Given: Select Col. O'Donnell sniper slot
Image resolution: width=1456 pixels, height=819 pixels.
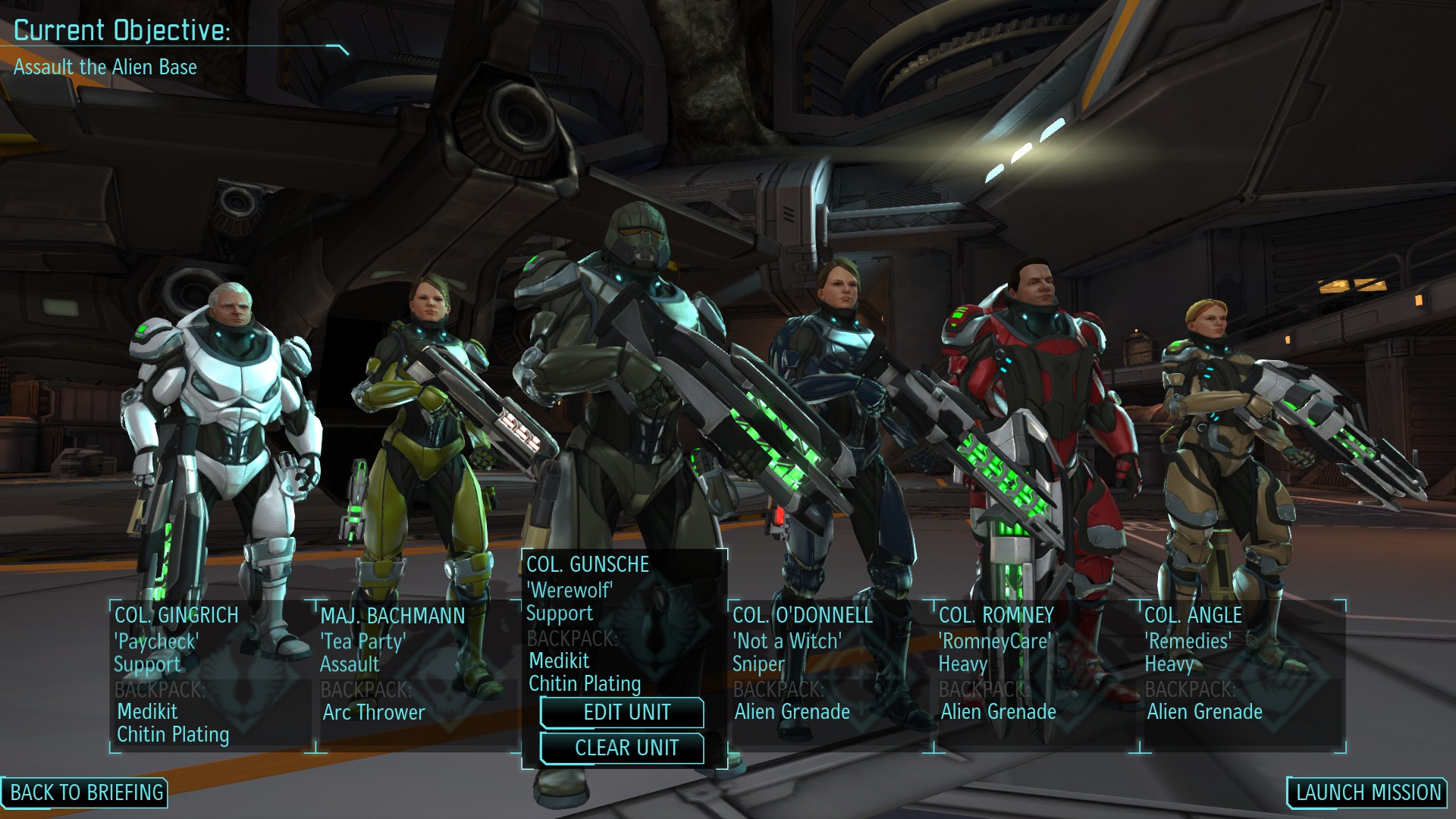Looking at the screenshot, I should pyautogui.click(x=830, y=675).
